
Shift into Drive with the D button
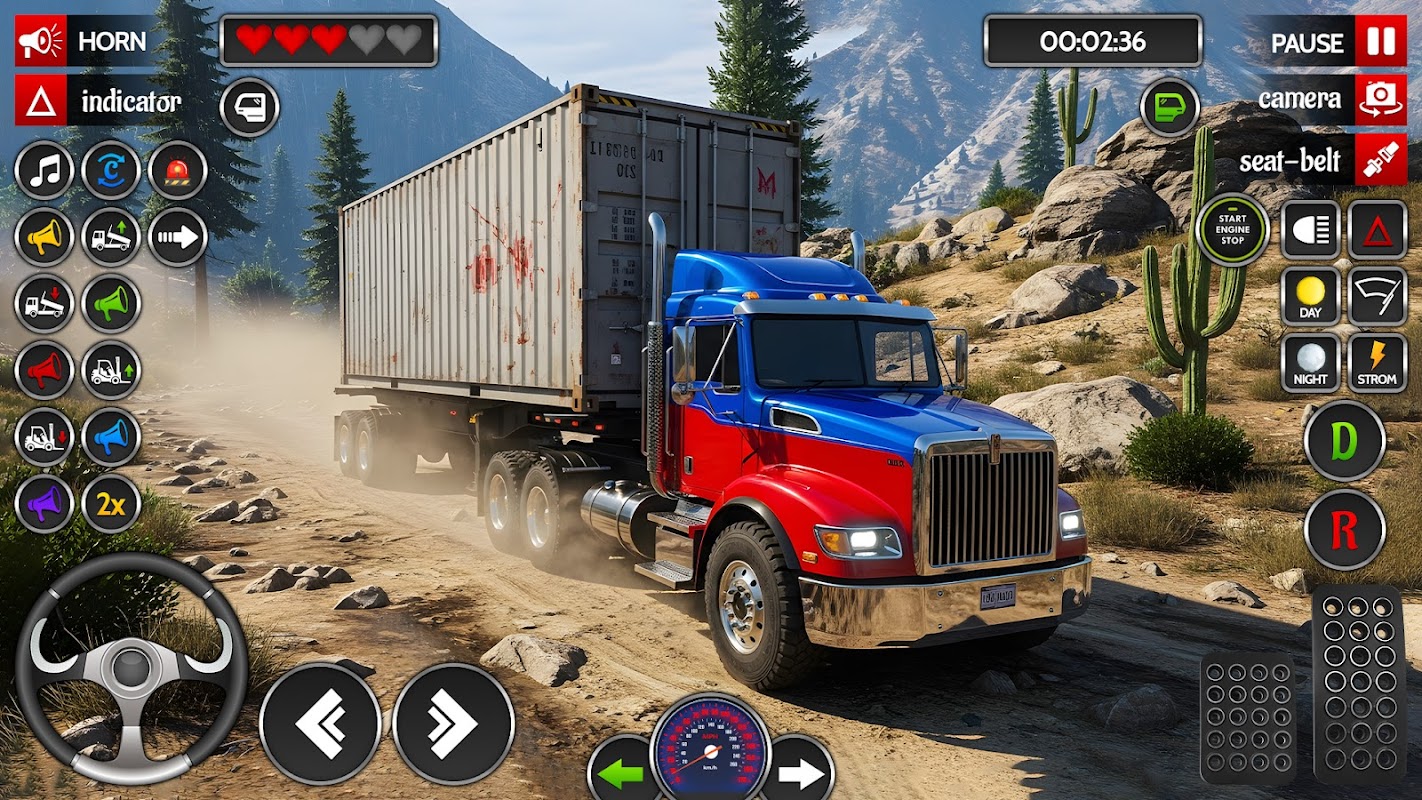[x=1344, y=441]
